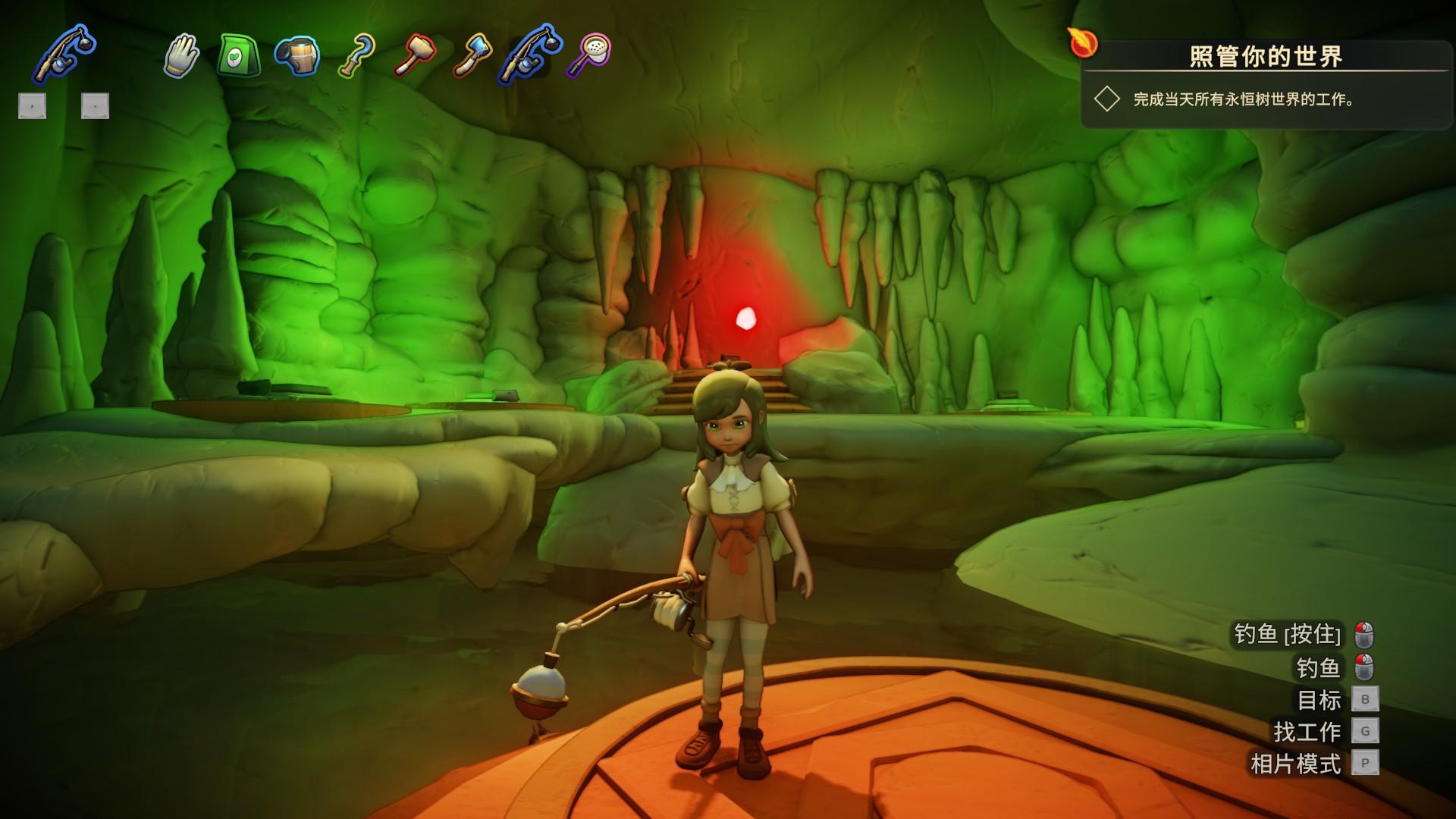Viewport: 1456px width, 819px height.
Task: Switch to the wooden mallet
Action: (414, 56)
